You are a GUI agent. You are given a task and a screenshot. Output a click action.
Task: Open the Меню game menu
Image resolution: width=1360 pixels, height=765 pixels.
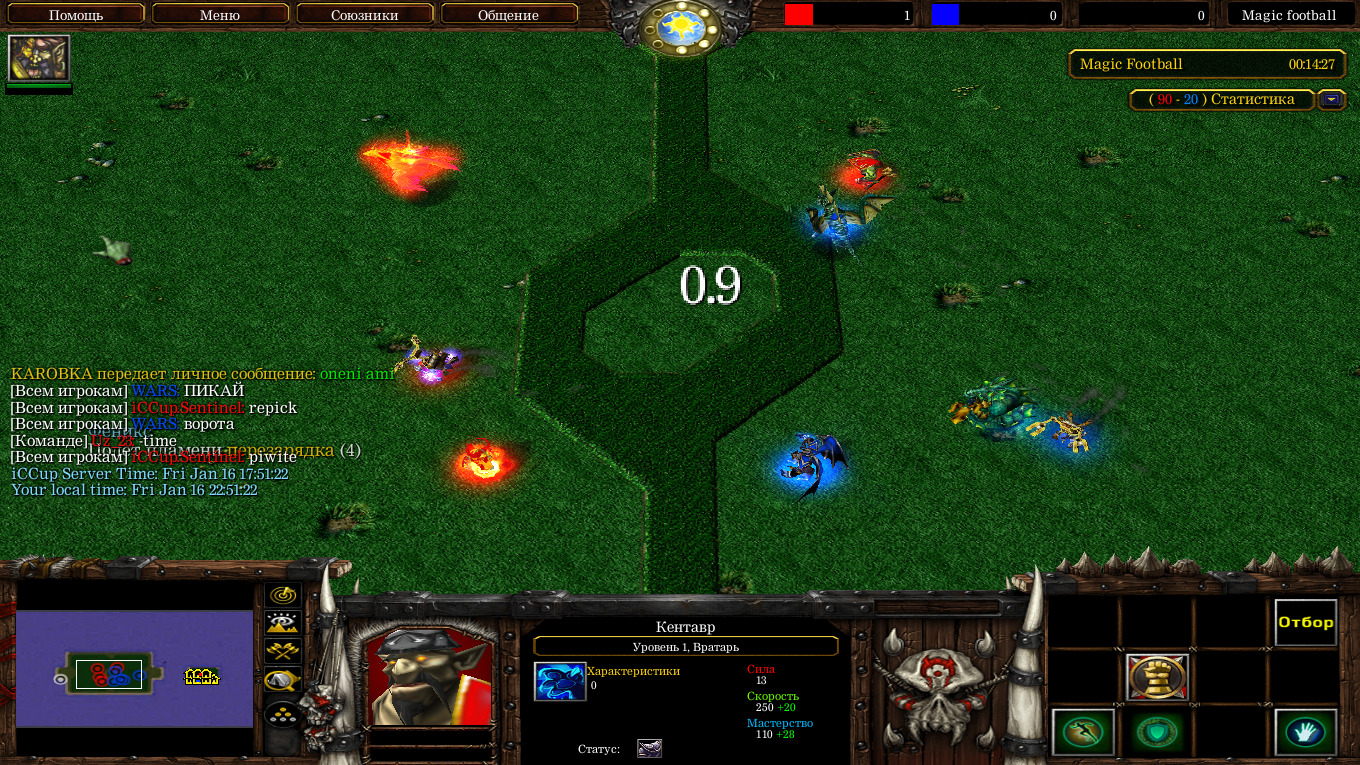[220, 15]
